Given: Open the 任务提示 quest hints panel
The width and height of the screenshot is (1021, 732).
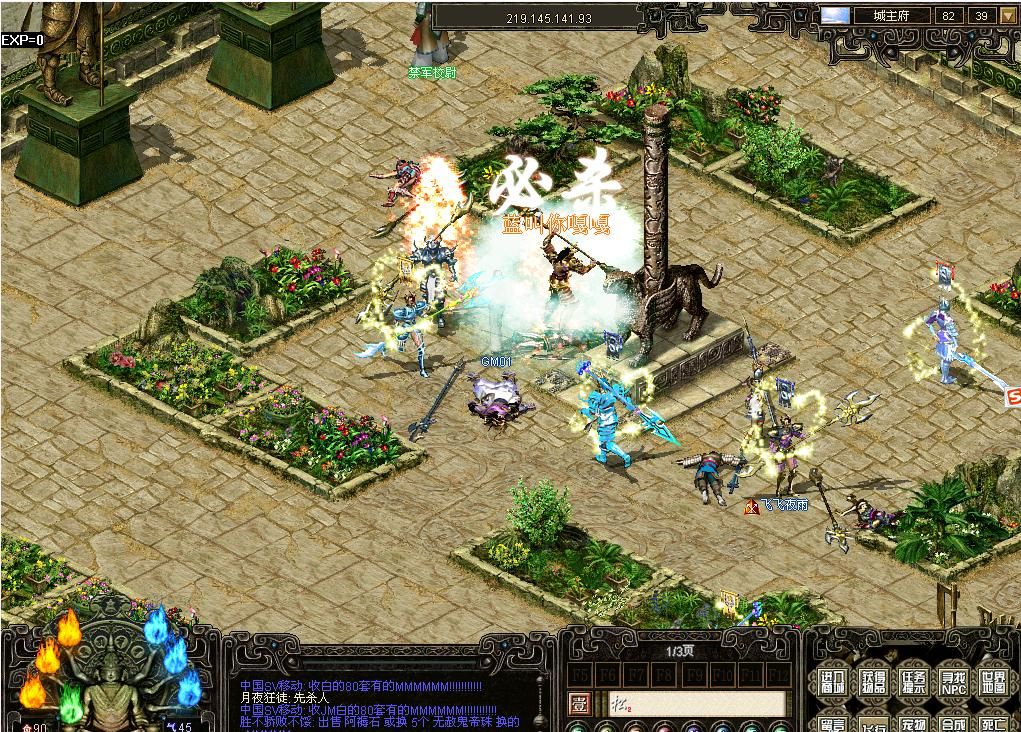Looking at the screenshot, I should coord(912,683).
